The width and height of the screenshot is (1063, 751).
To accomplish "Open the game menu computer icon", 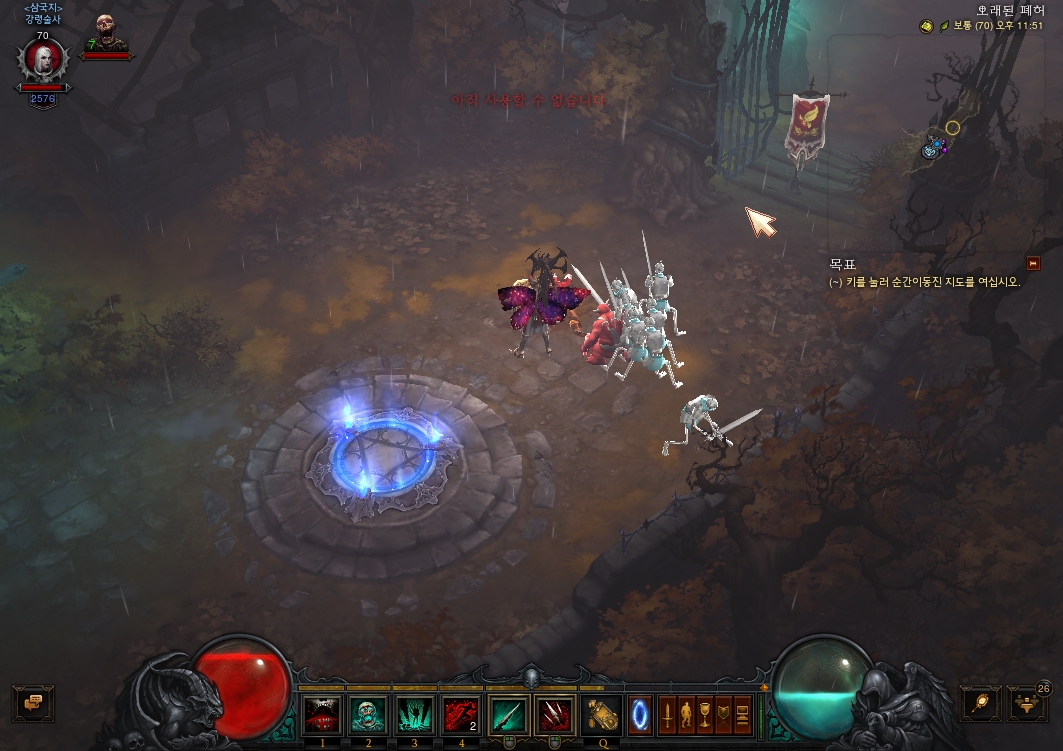I will coord(743,714).
